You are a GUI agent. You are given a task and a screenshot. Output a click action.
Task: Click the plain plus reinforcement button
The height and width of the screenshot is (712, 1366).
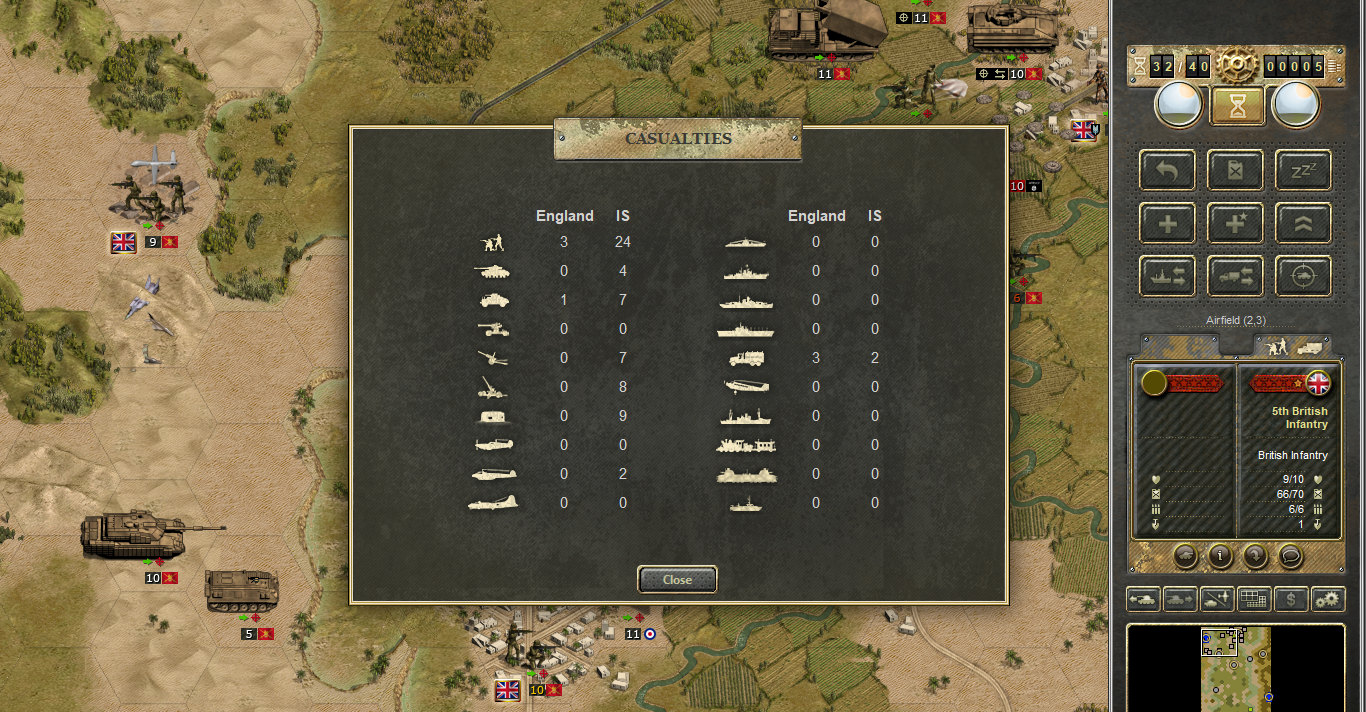[x=1167, y=223]
